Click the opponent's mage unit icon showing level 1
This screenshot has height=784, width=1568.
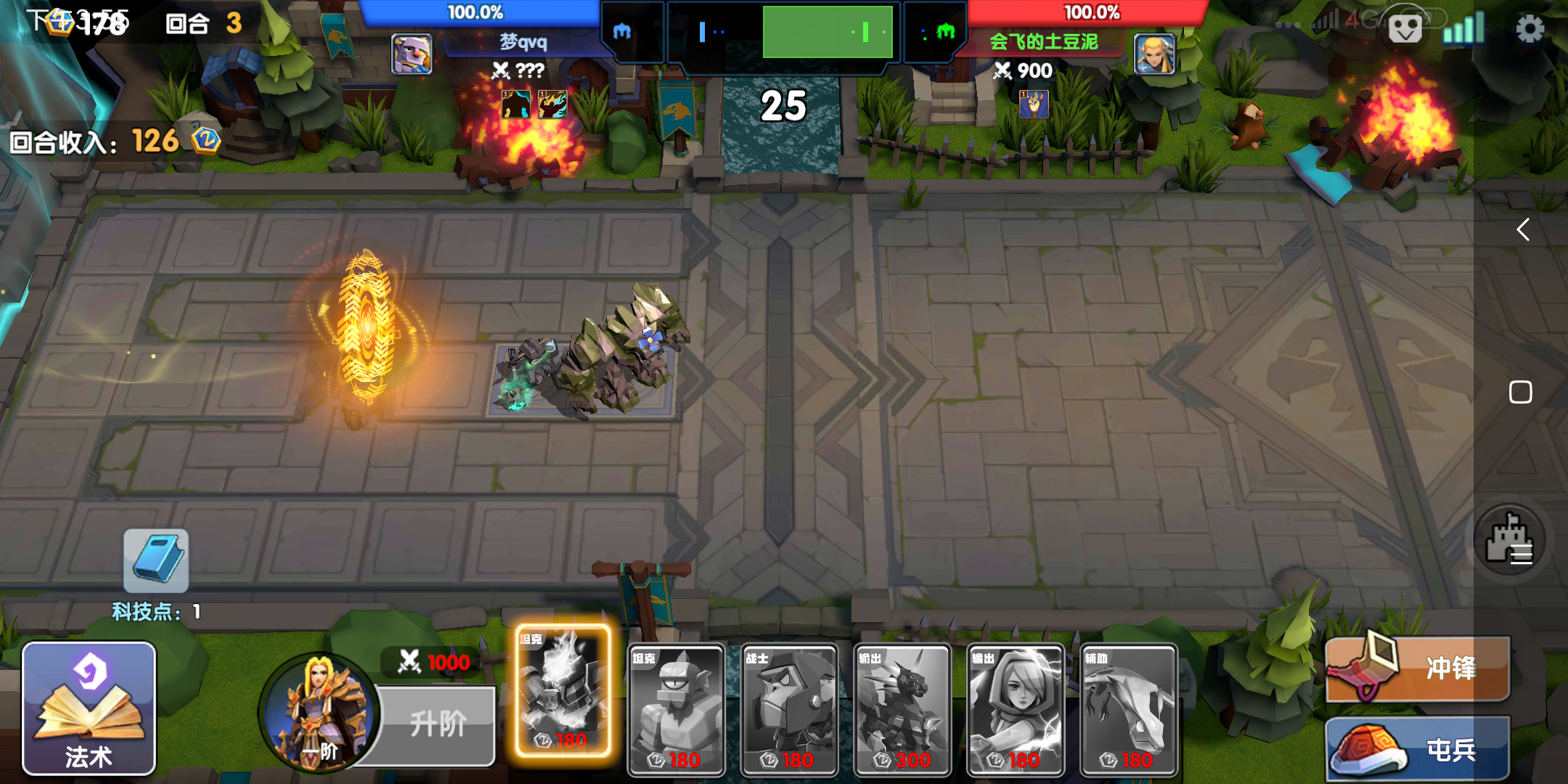pos(1034,102)
